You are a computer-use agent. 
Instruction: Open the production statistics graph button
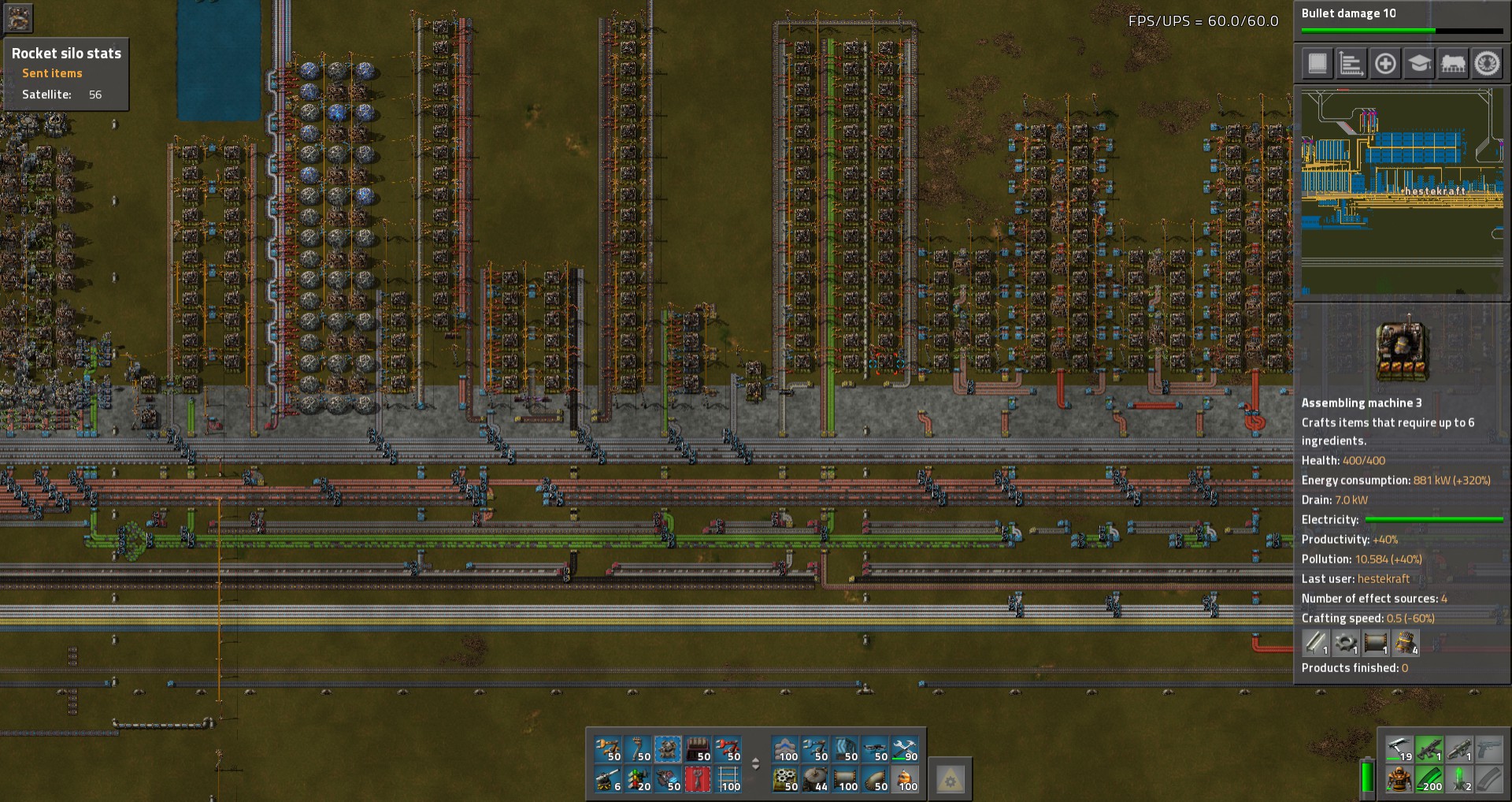click(x=1351, y=64)
